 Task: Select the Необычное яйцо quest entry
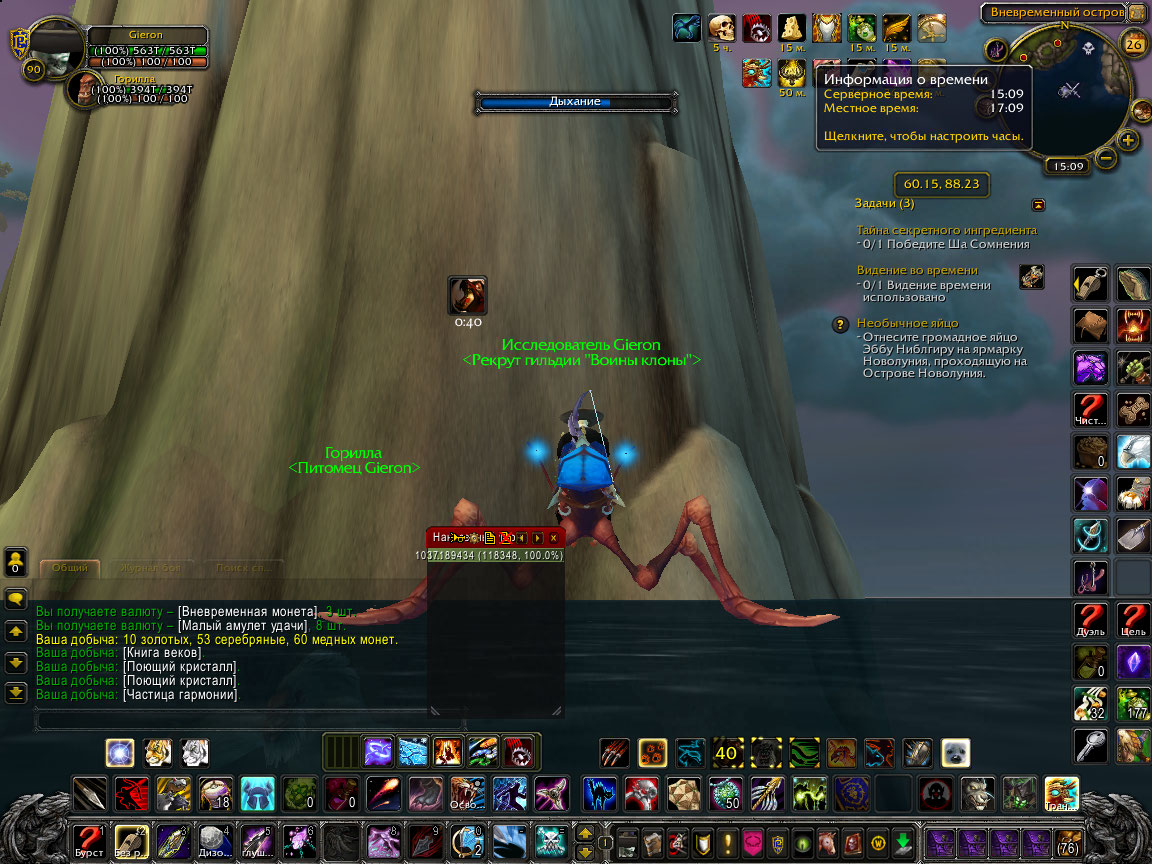coord(907,324)
